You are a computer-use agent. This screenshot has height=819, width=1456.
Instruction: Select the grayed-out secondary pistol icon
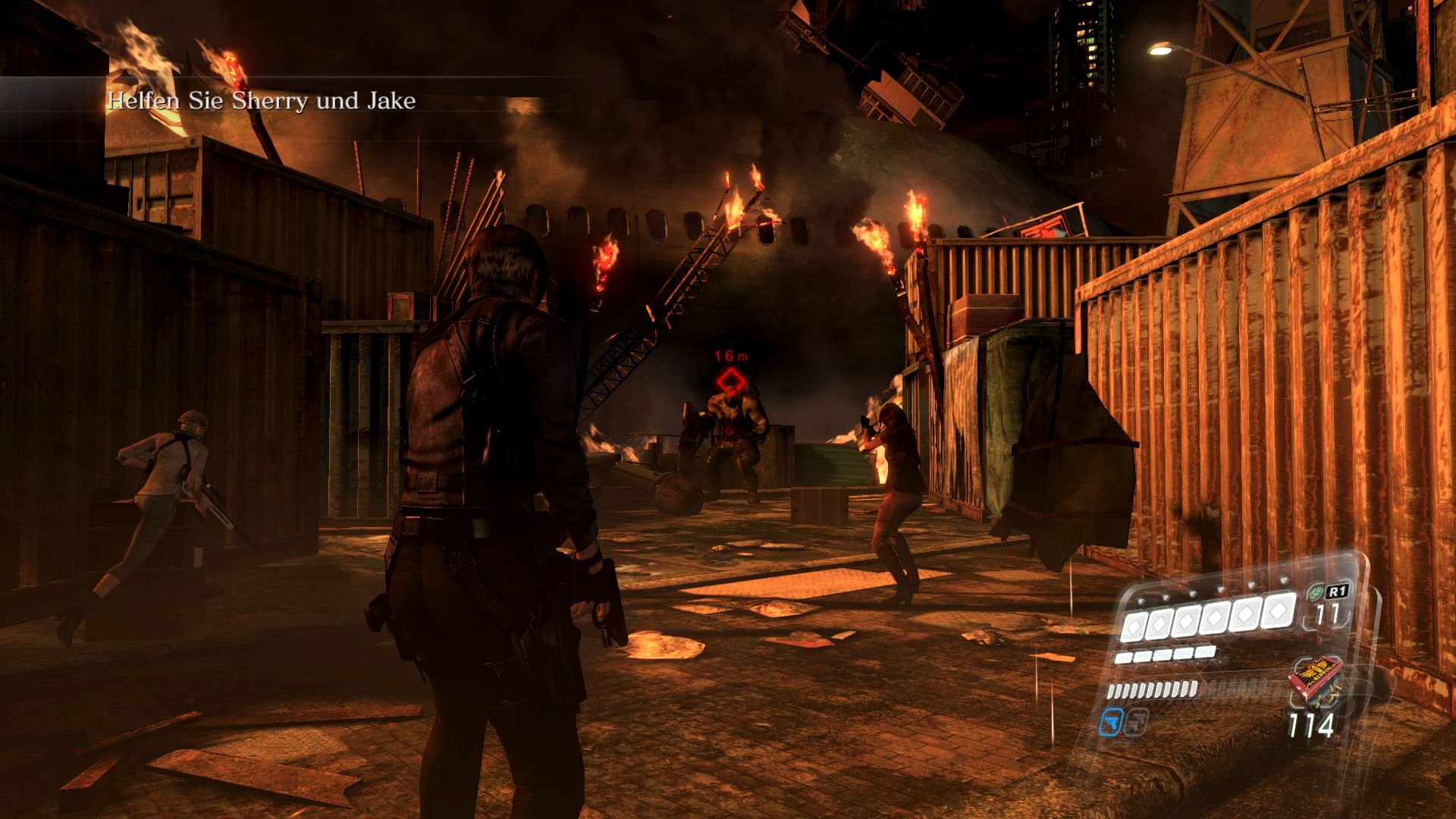(1136, 723)
